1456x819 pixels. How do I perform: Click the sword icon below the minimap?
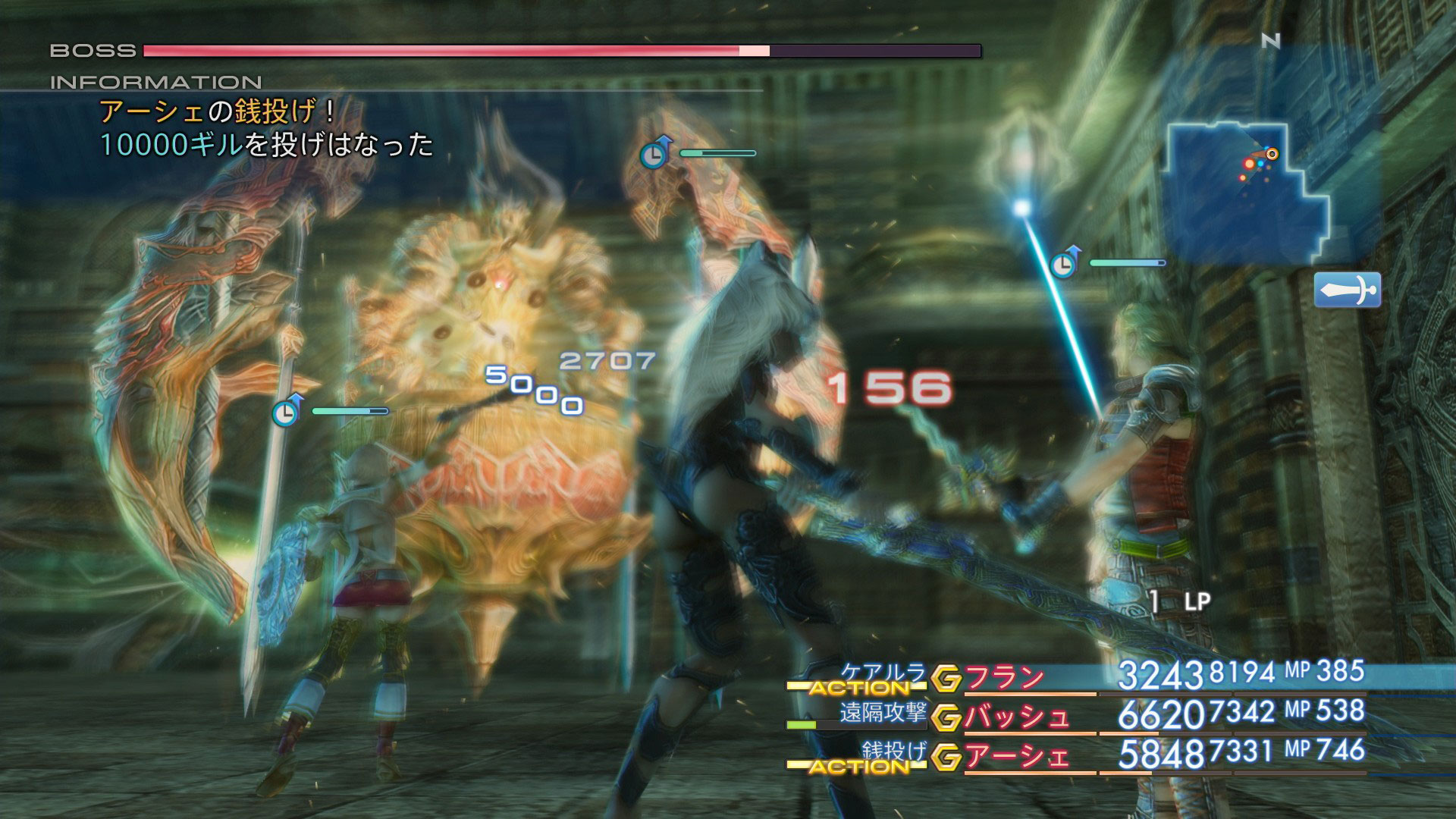click(1348, 290)
